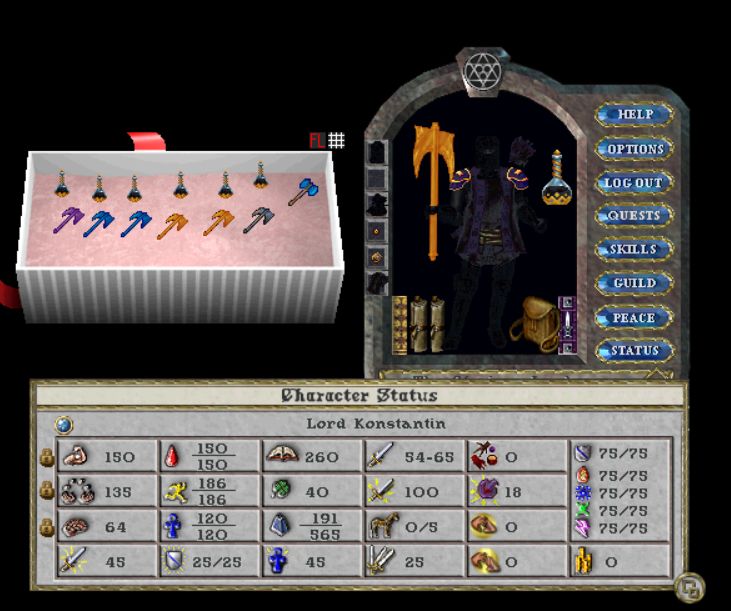The width and height of the screenshot is (731, 611).
Task: Click the globe icon in Character Status
Action: (62, 424)
